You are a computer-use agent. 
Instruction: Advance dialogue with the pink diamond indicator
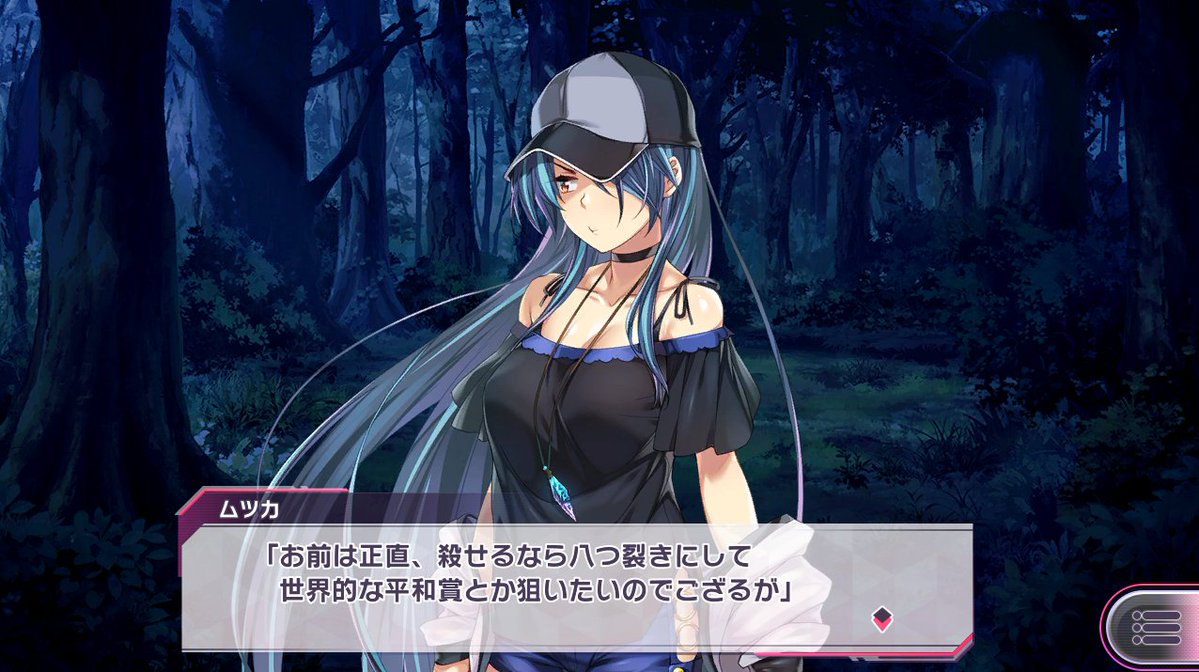click(881, 617)
